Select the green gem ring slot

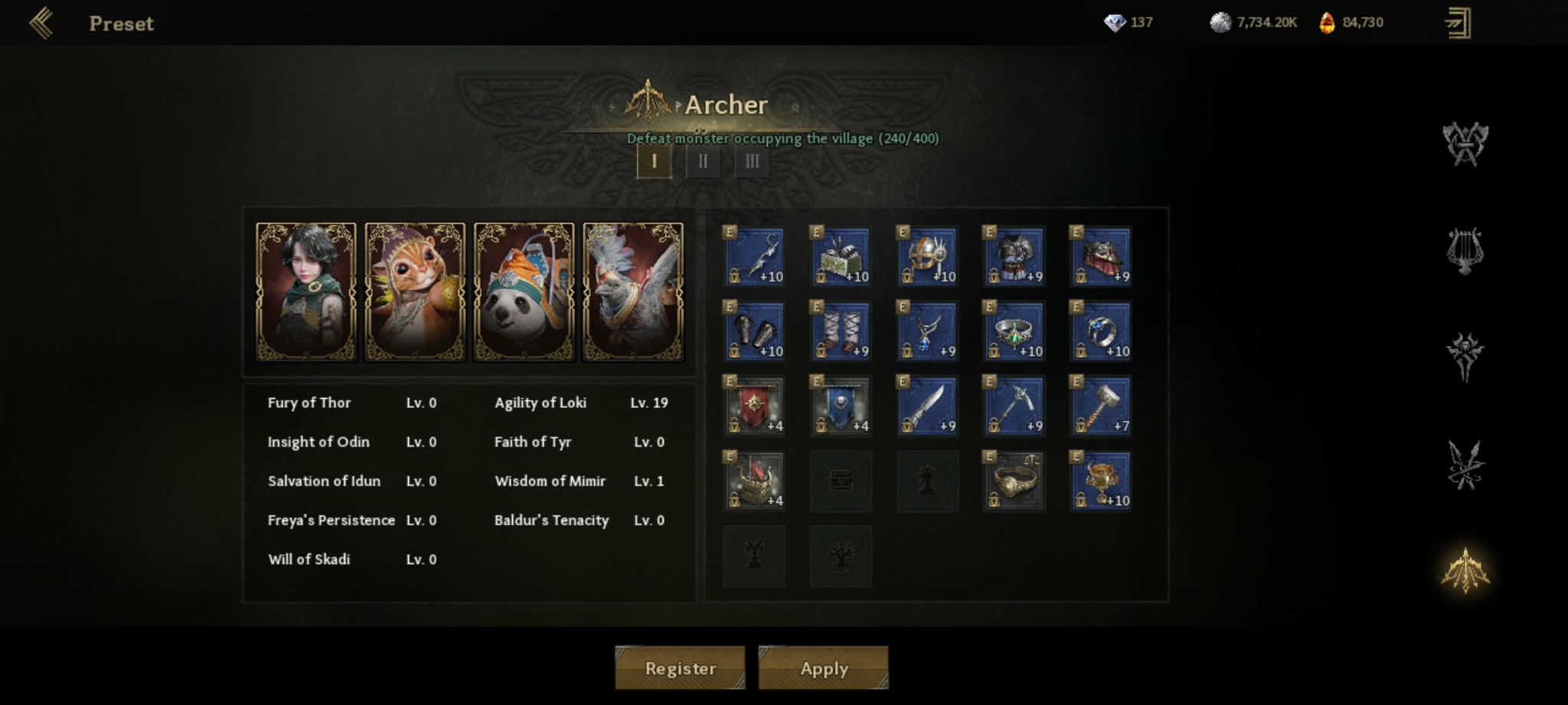[x=1014, y=331]
